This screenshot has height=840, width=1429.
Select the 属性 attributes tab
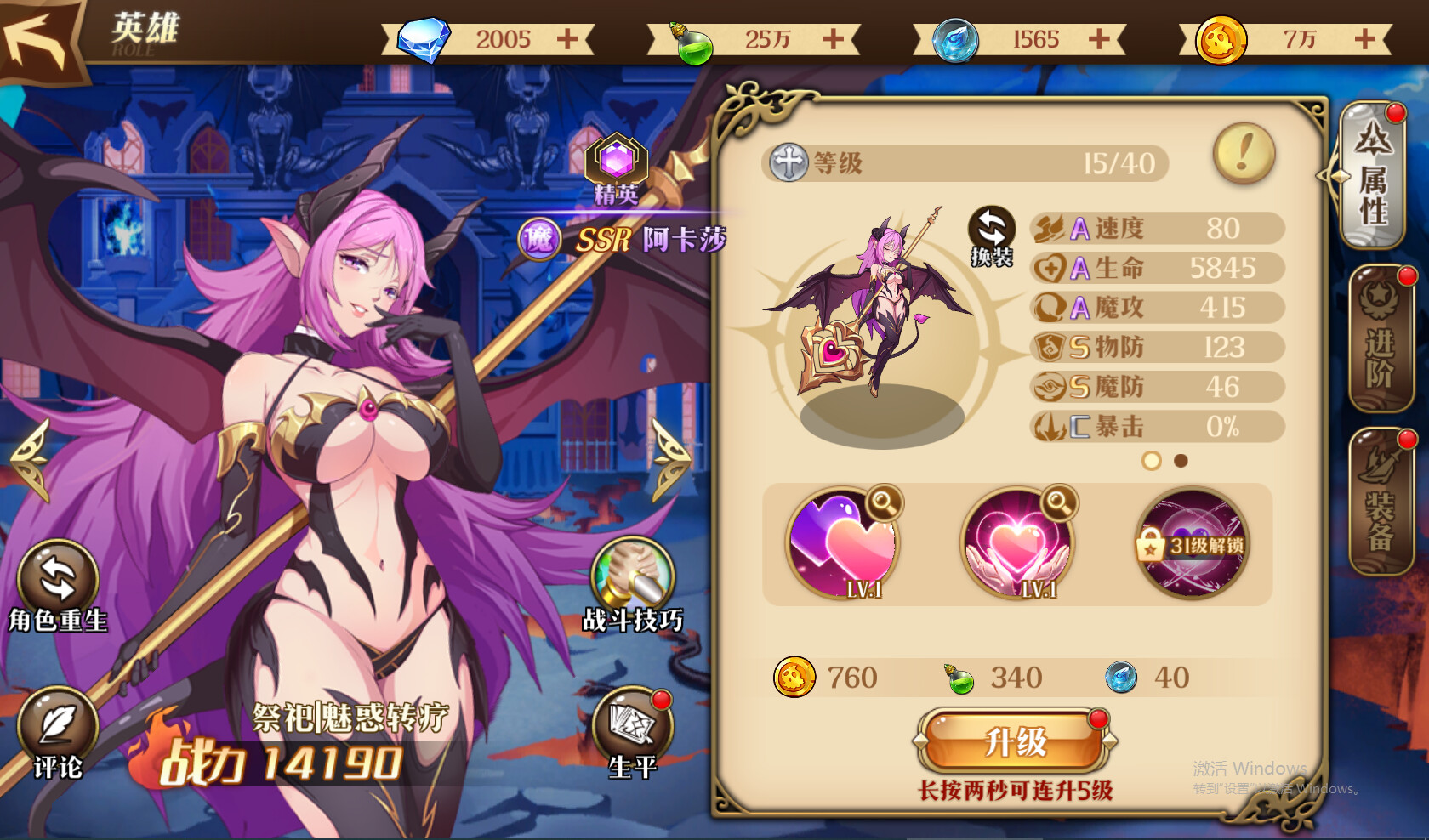[x=1372, y=177]
